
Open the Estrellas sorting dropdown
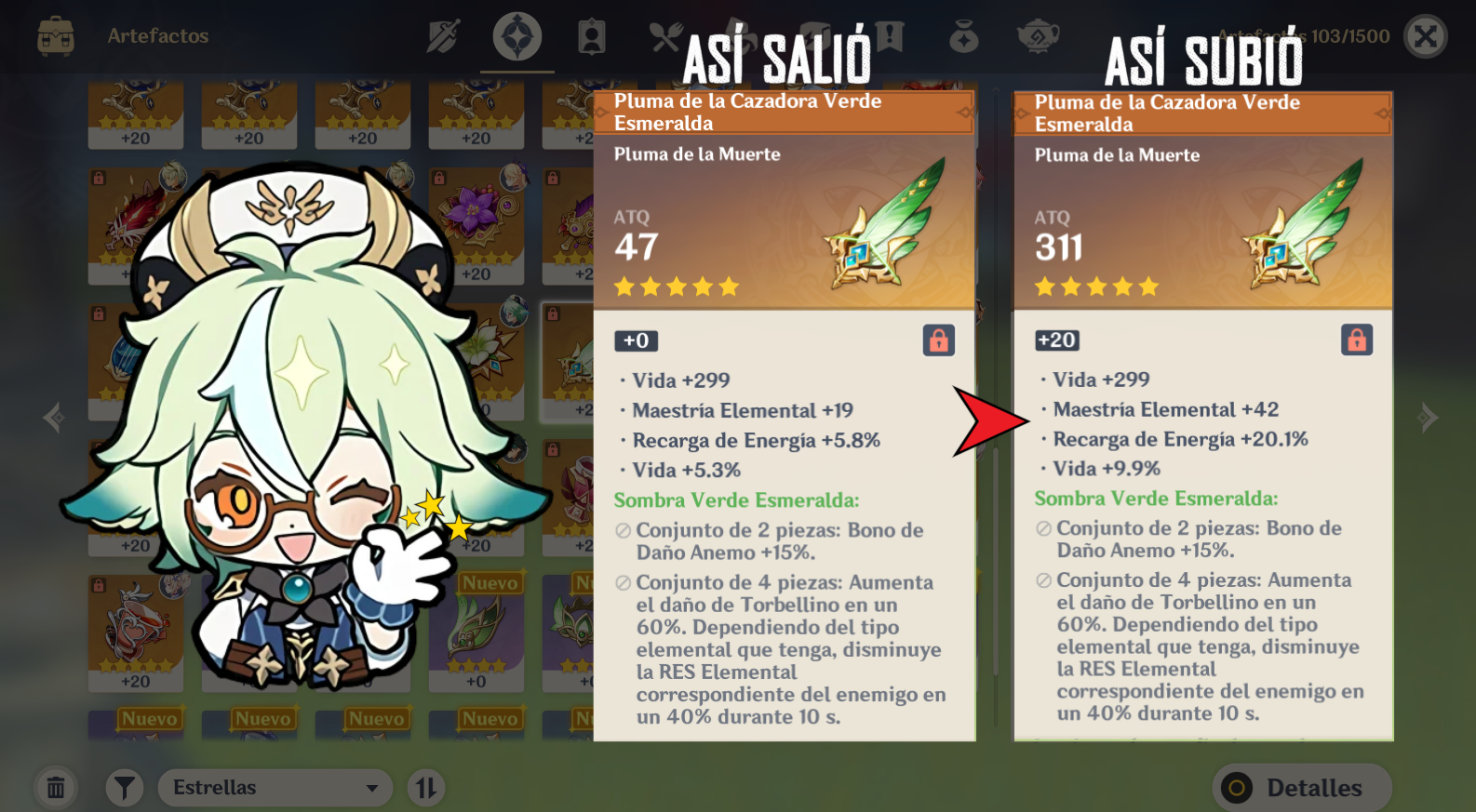[275, 787]
